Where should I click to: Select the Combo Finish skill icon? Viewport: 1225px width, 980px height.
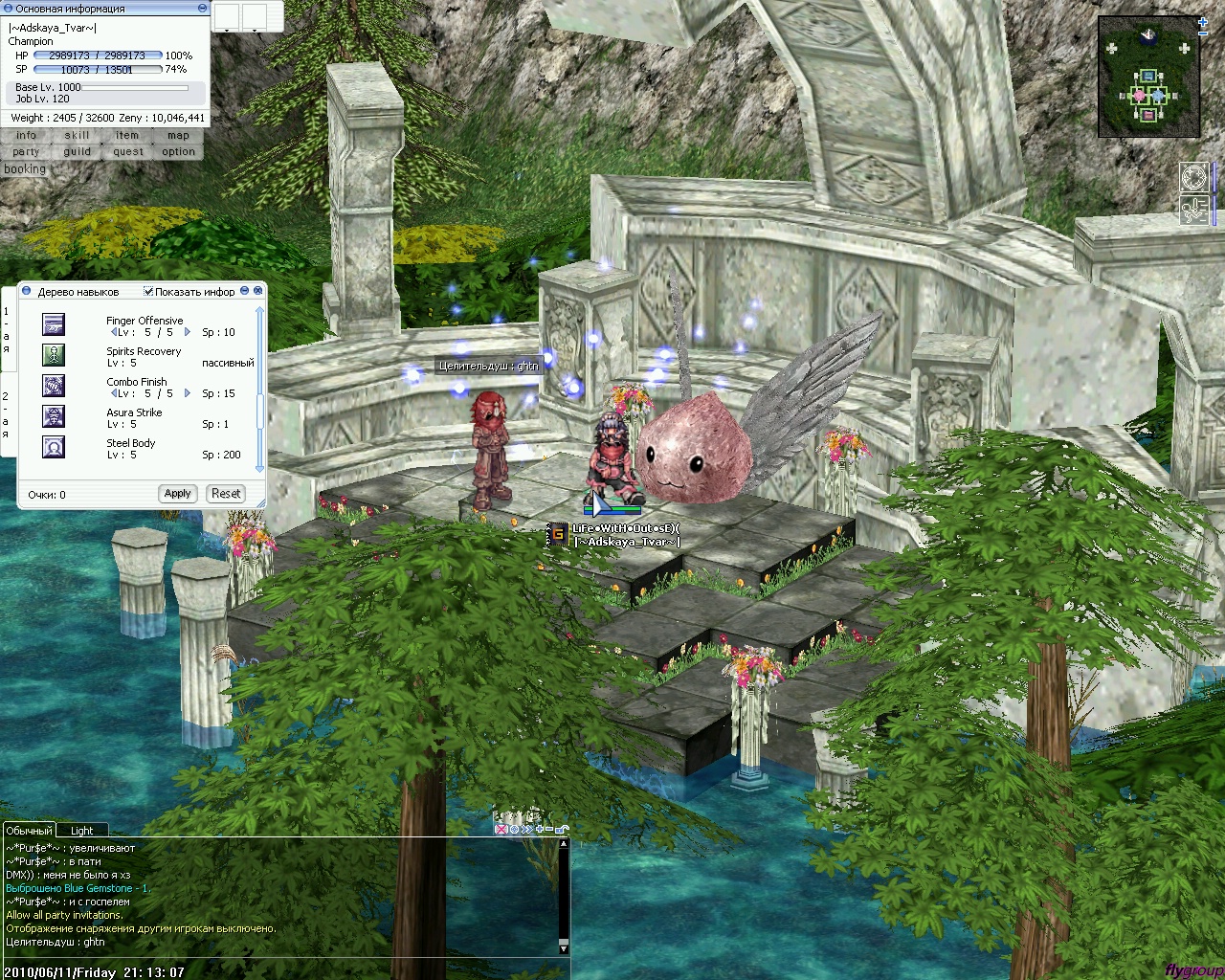click(x=54, y=386)
